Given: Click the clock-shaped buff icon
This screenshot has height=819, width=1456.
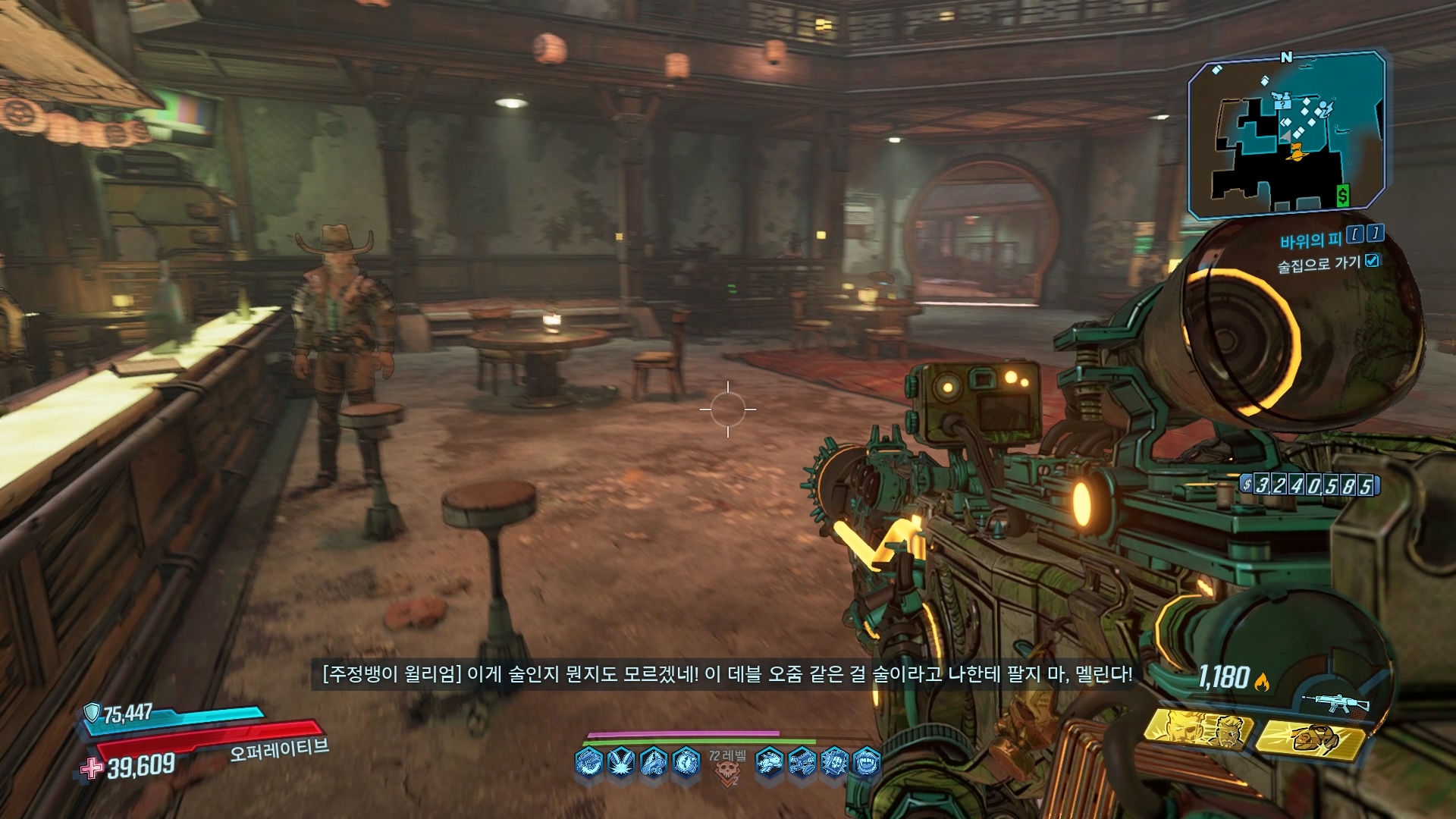Looking at the screenshot, I should [686, 761].
